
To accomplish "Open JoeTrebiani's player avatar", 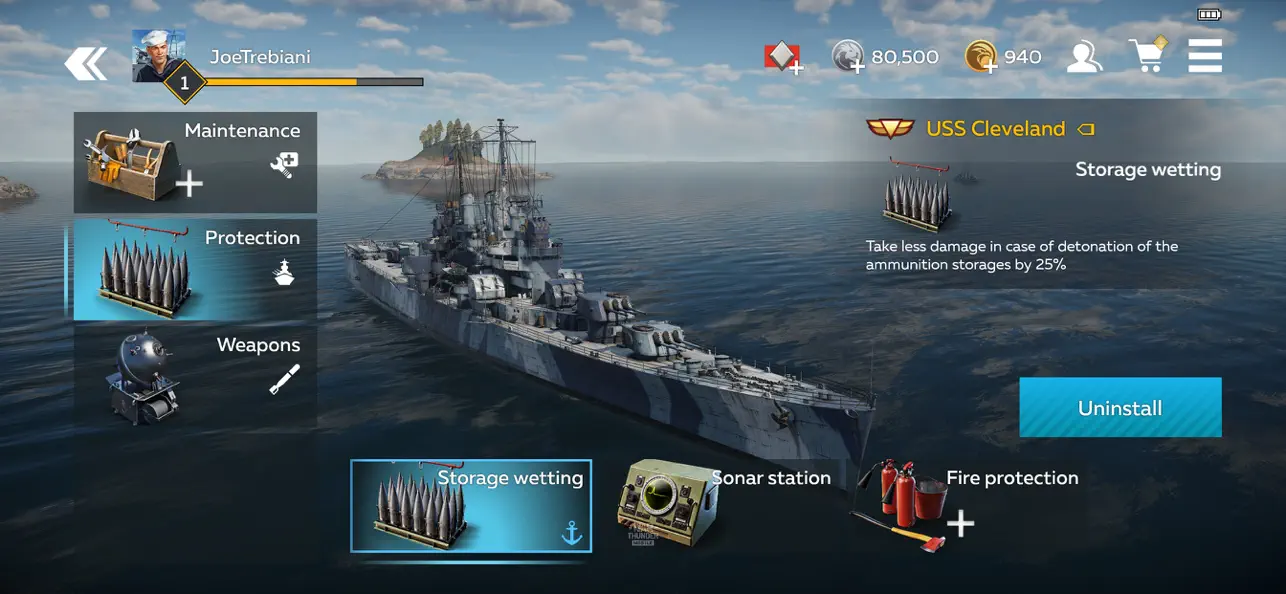I will 158,56.
